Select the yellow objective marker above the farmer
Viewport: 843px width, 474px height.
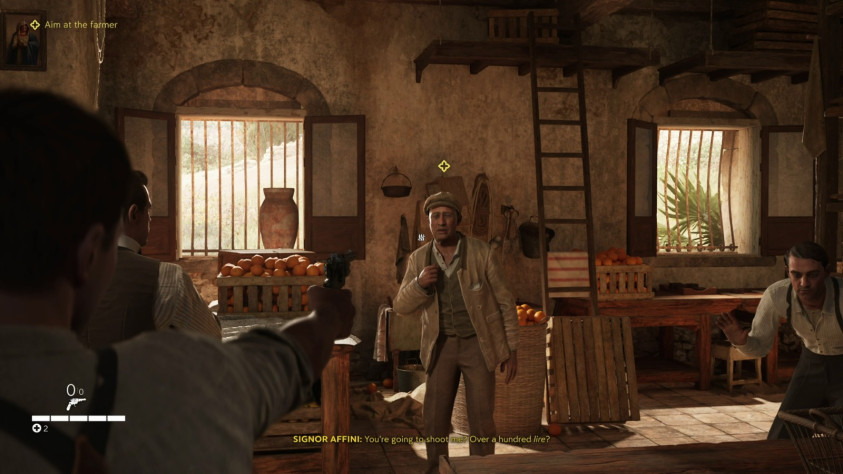[x=444, y=166]
